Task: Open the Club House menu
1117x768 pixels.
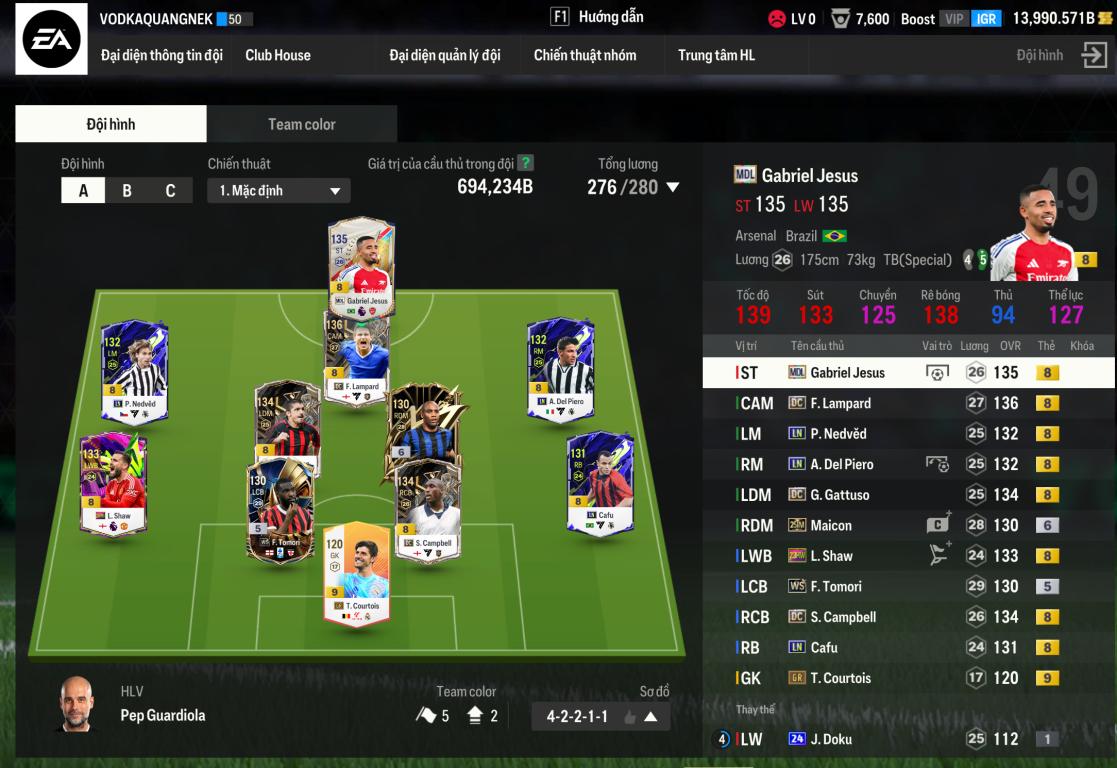Action: (278, 55)
